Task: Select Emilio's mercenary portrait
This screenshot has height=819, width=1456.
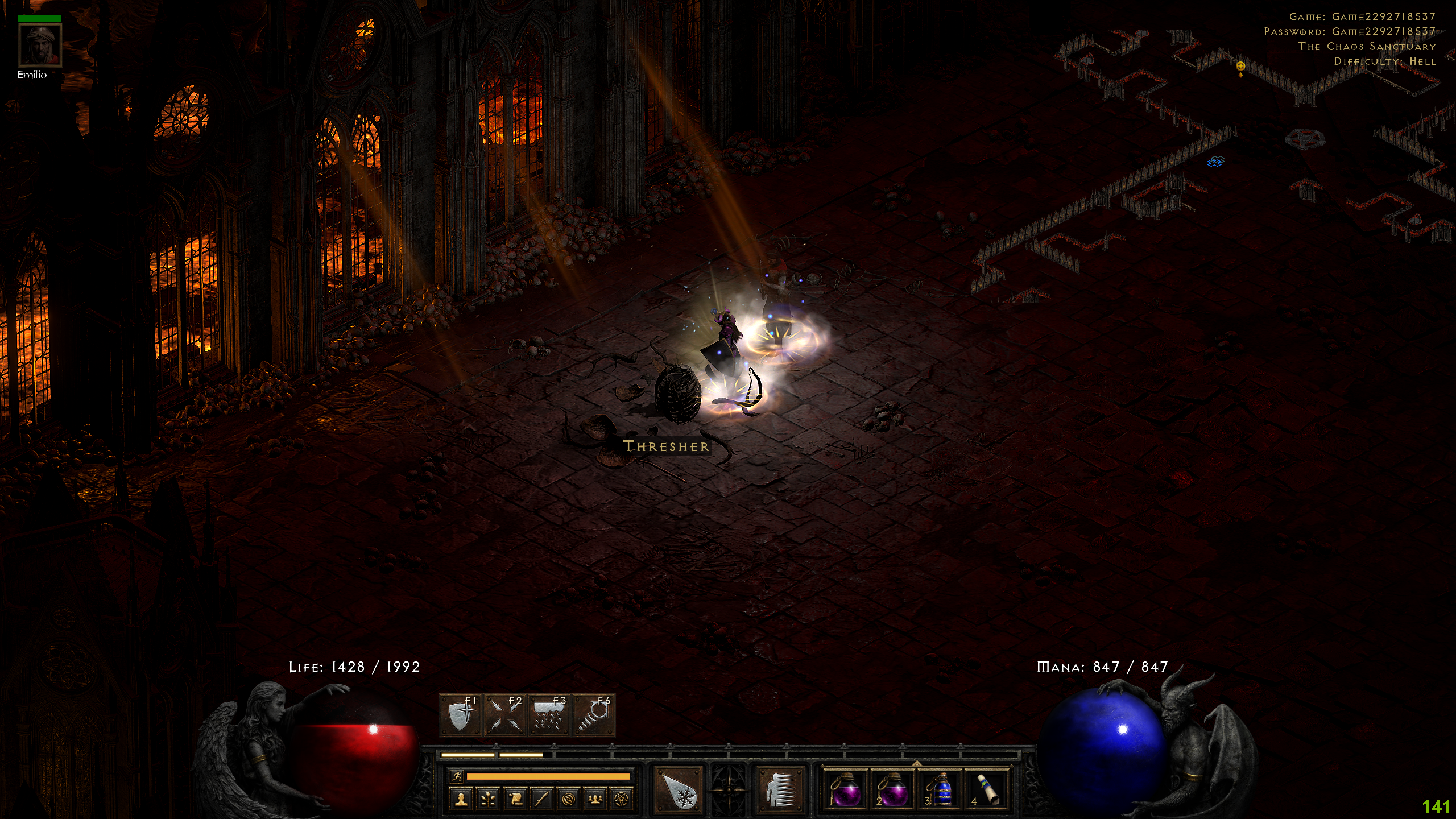Action: (x=40, y=45)
